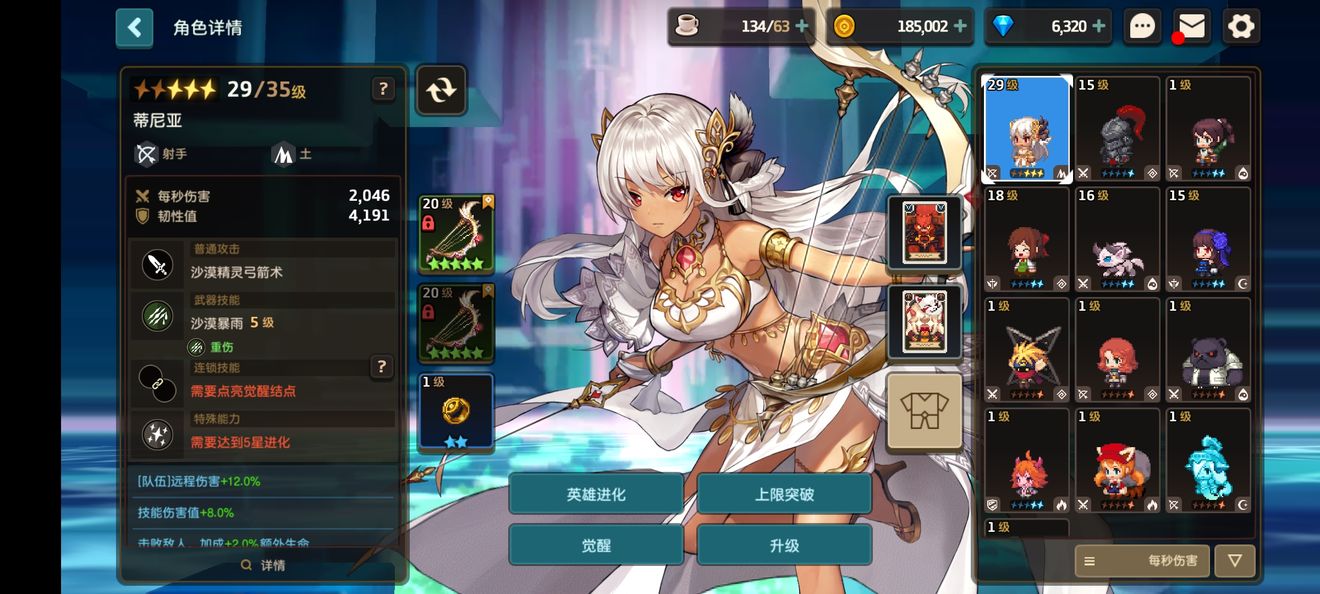Open the 上限突破 limit break menu

pyautogui.click(x=784, y=494)
